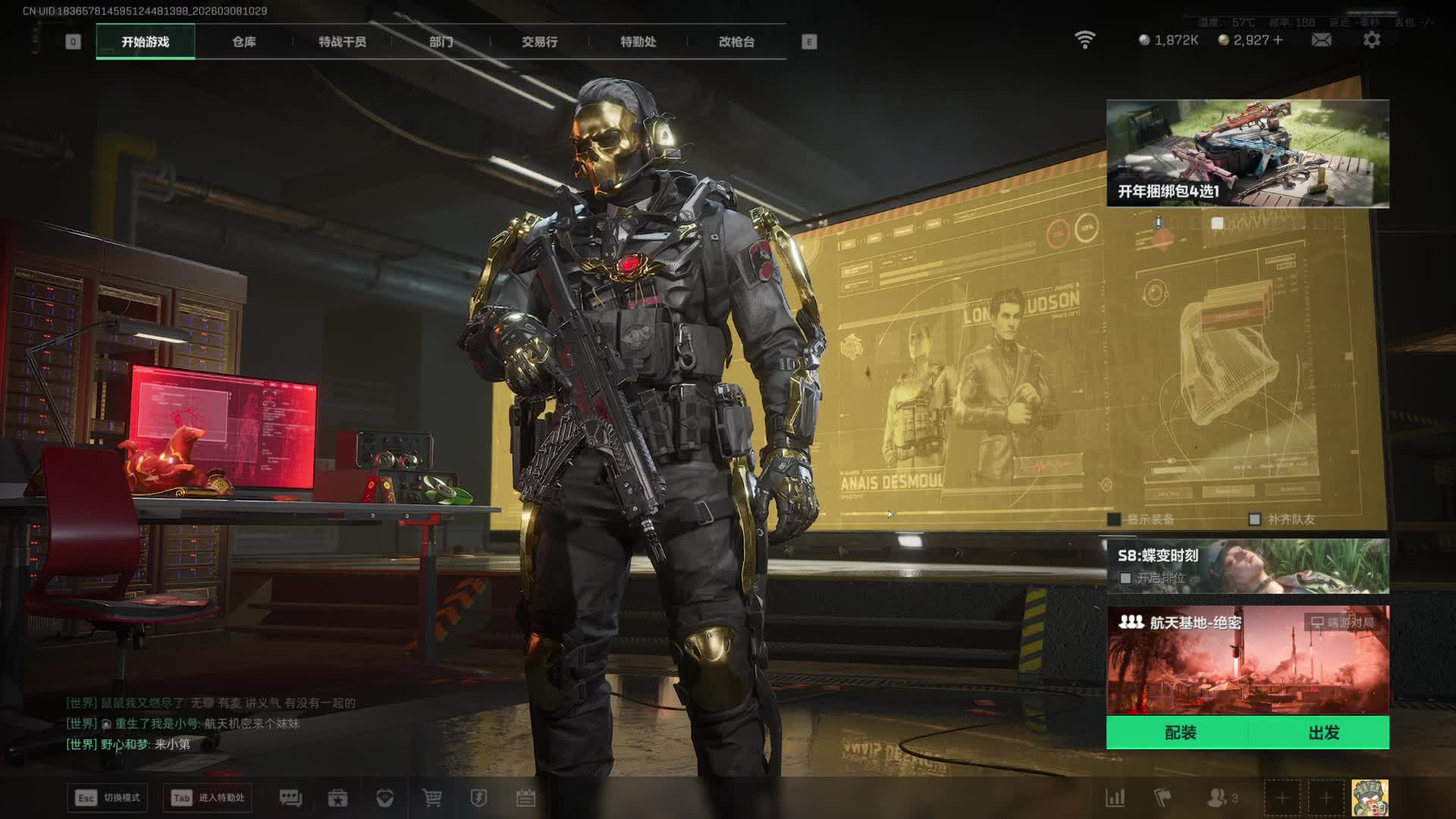Toggle the 显示装备 checkbox
This screenshot has height=819, width=1456.
(1114, 519)
